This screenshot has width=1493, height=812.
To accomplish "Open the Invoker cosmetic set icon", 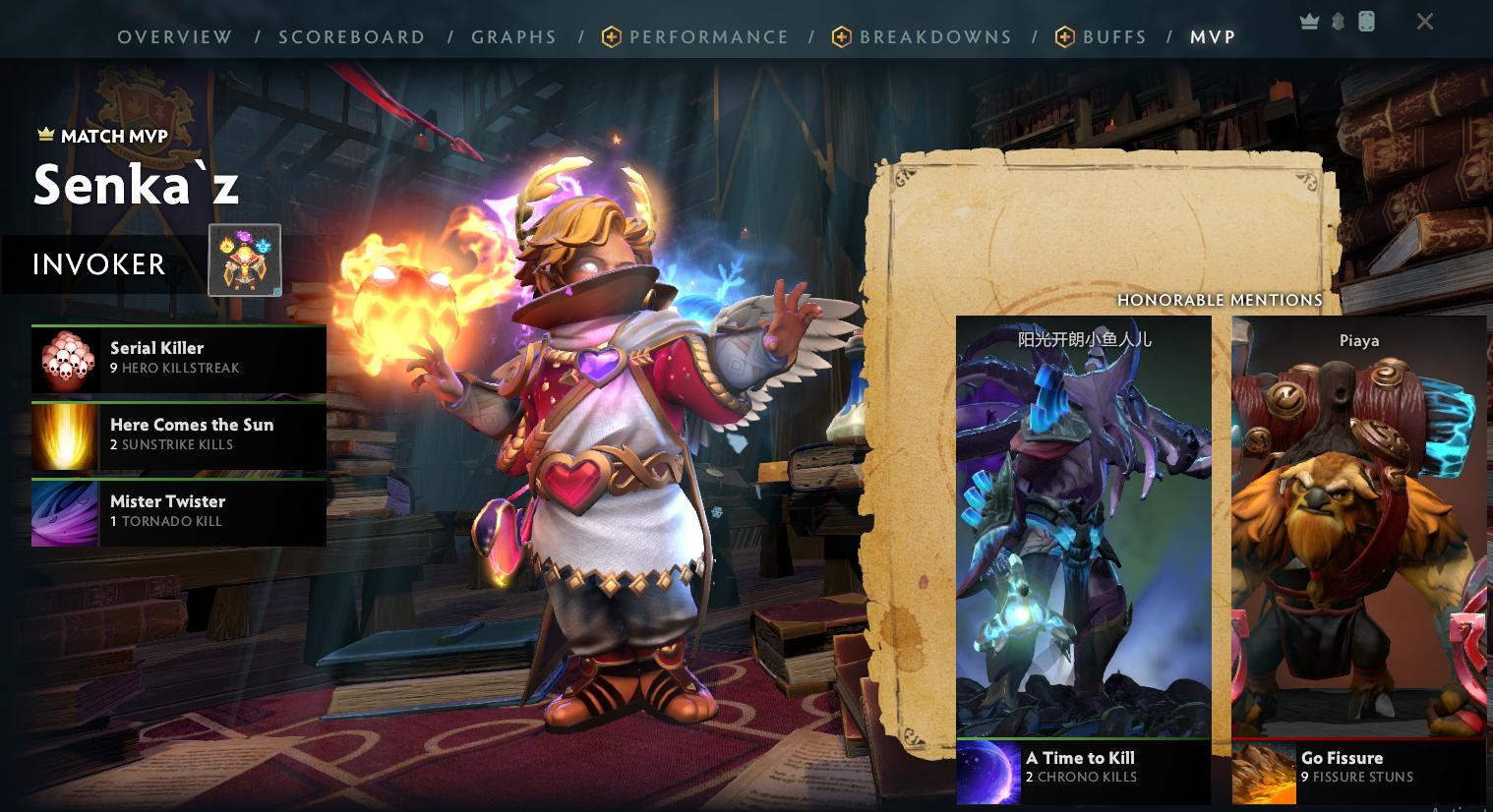I will pyautogui.click(x=245, y=261).
